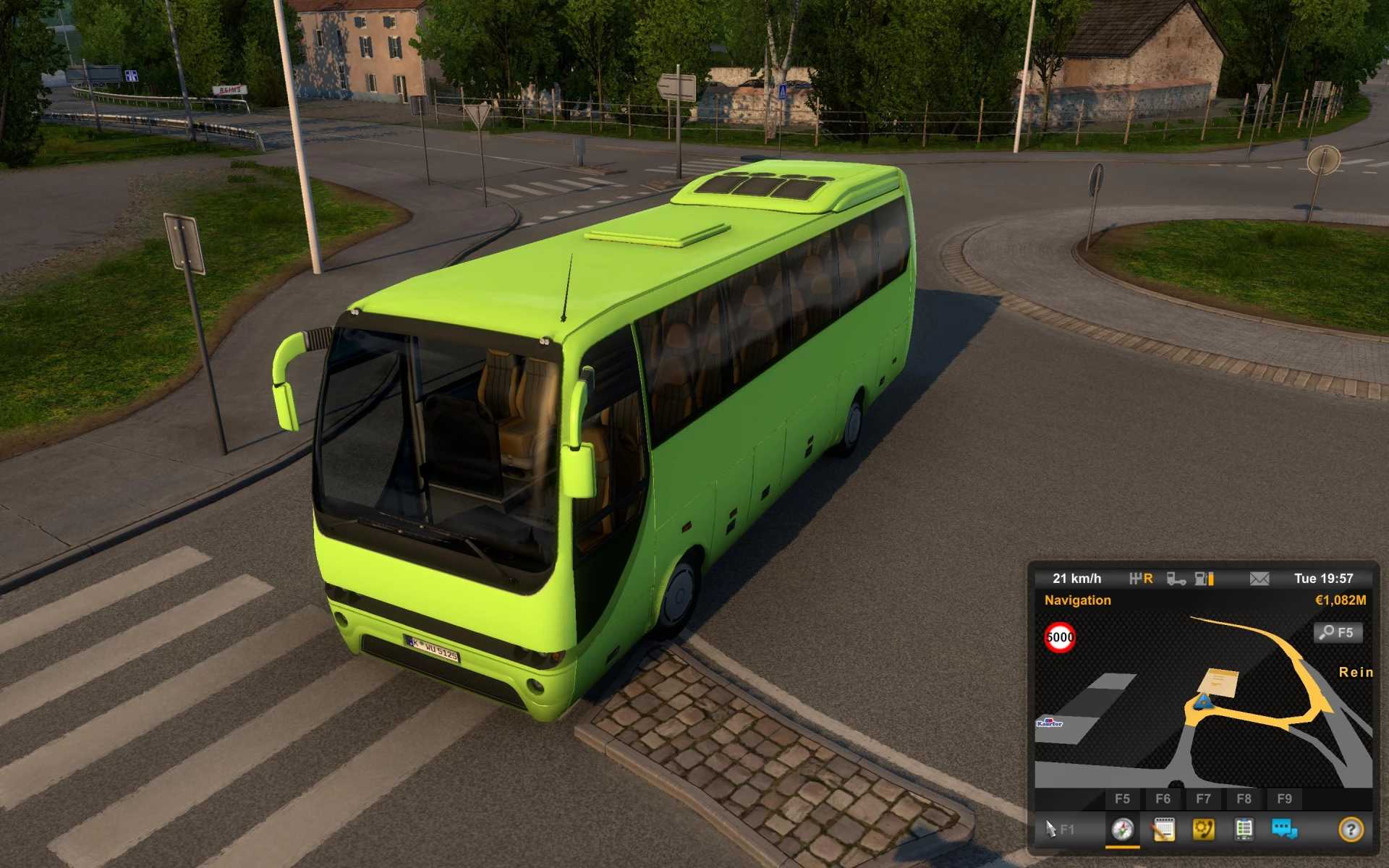Open the blue chat bubbles tab
Screen dimensions: 1389x868
[x=1284, y=829]
